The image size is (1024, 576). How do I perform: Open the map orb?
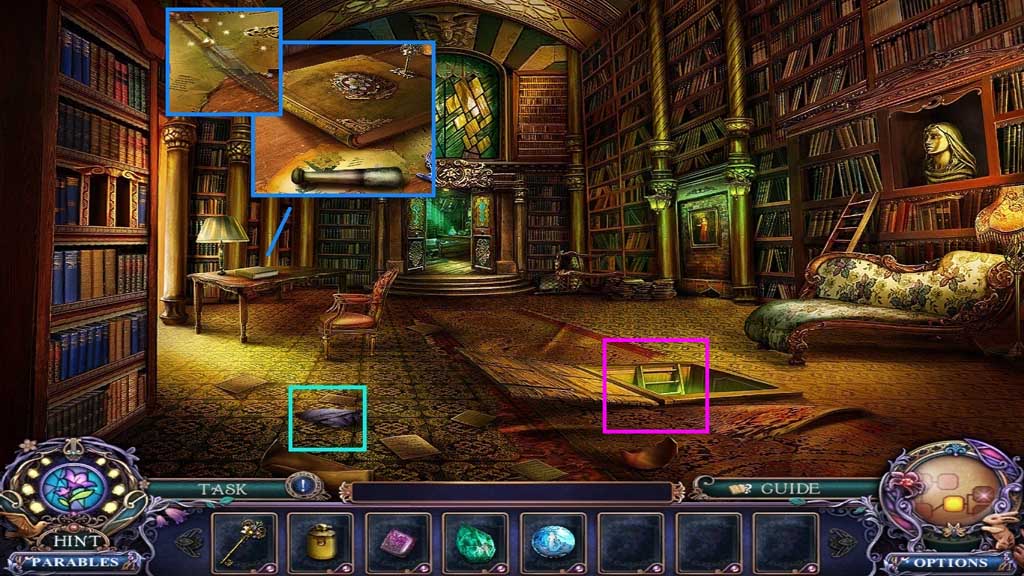[x=949, y=494]
